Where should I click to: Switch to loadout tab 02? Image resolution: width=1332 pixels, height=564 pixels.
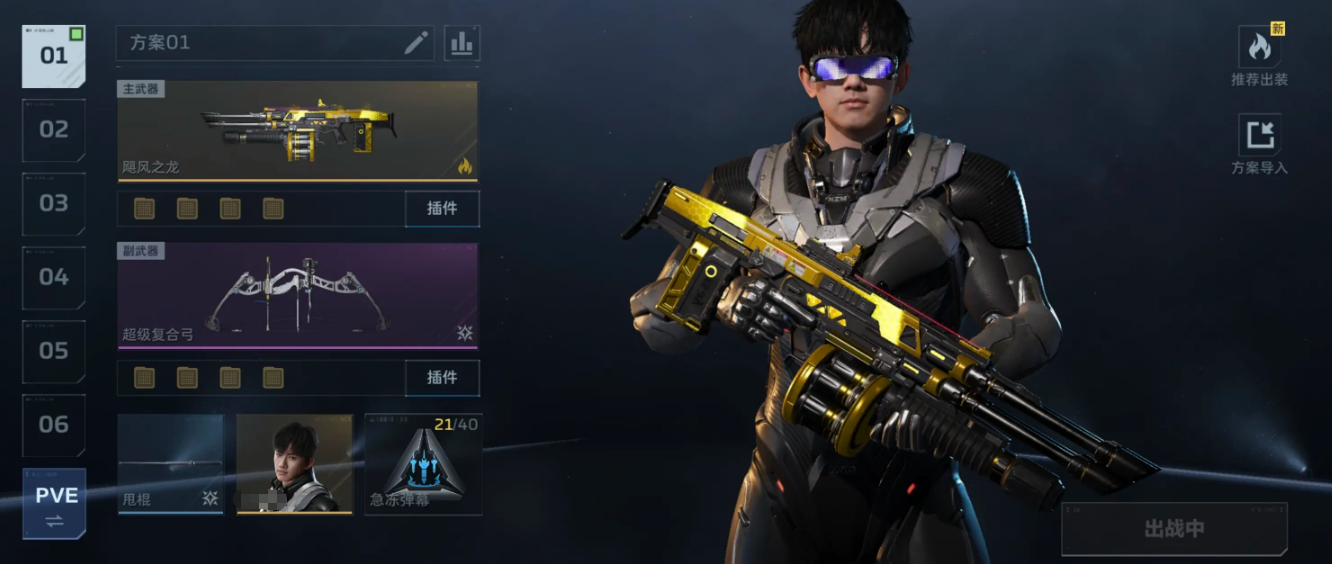(x=53, y=130)
